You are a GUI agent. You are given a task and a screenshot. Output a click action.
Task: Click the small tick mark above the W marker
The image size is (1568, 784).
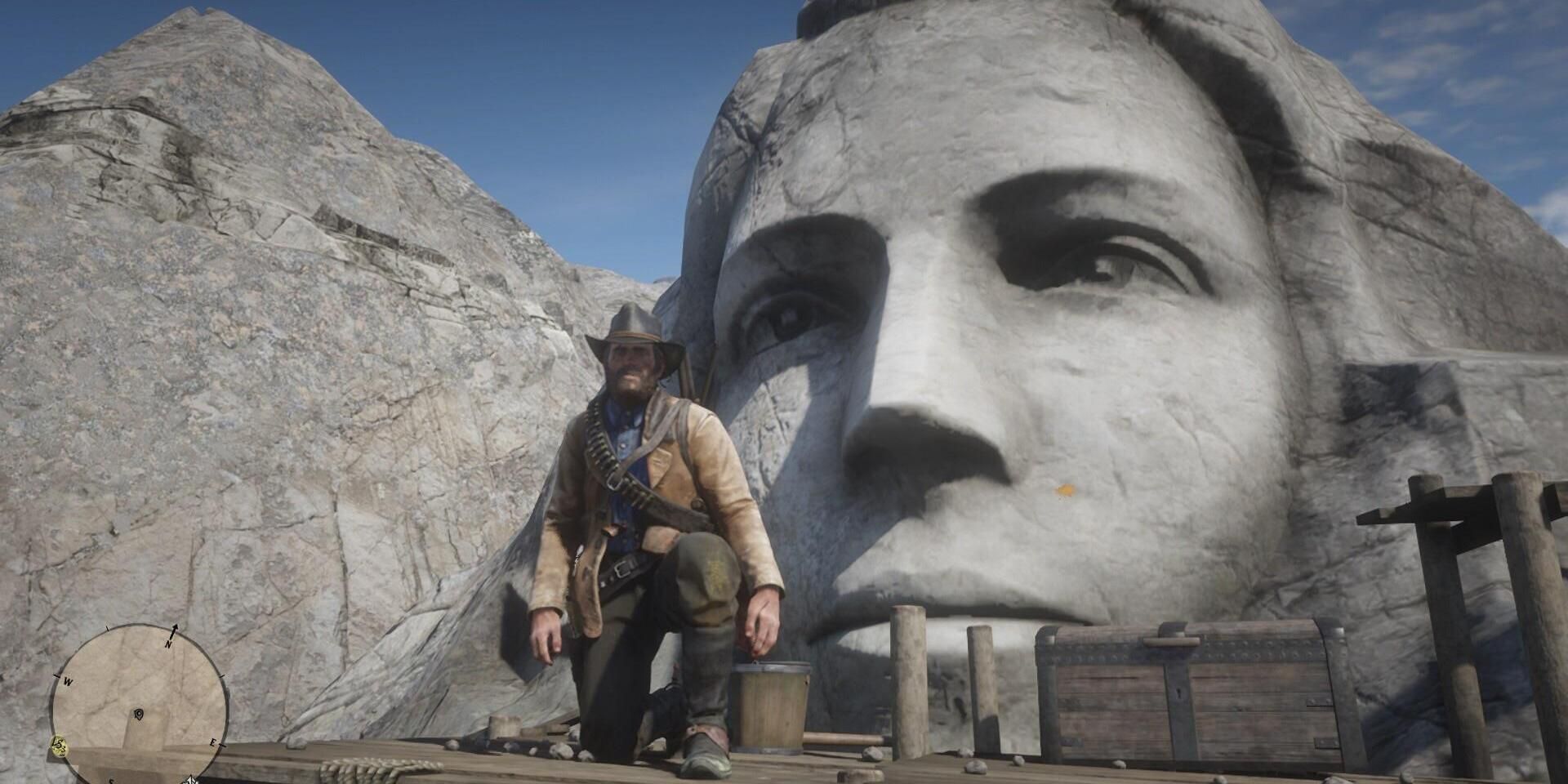coord(56,675)
